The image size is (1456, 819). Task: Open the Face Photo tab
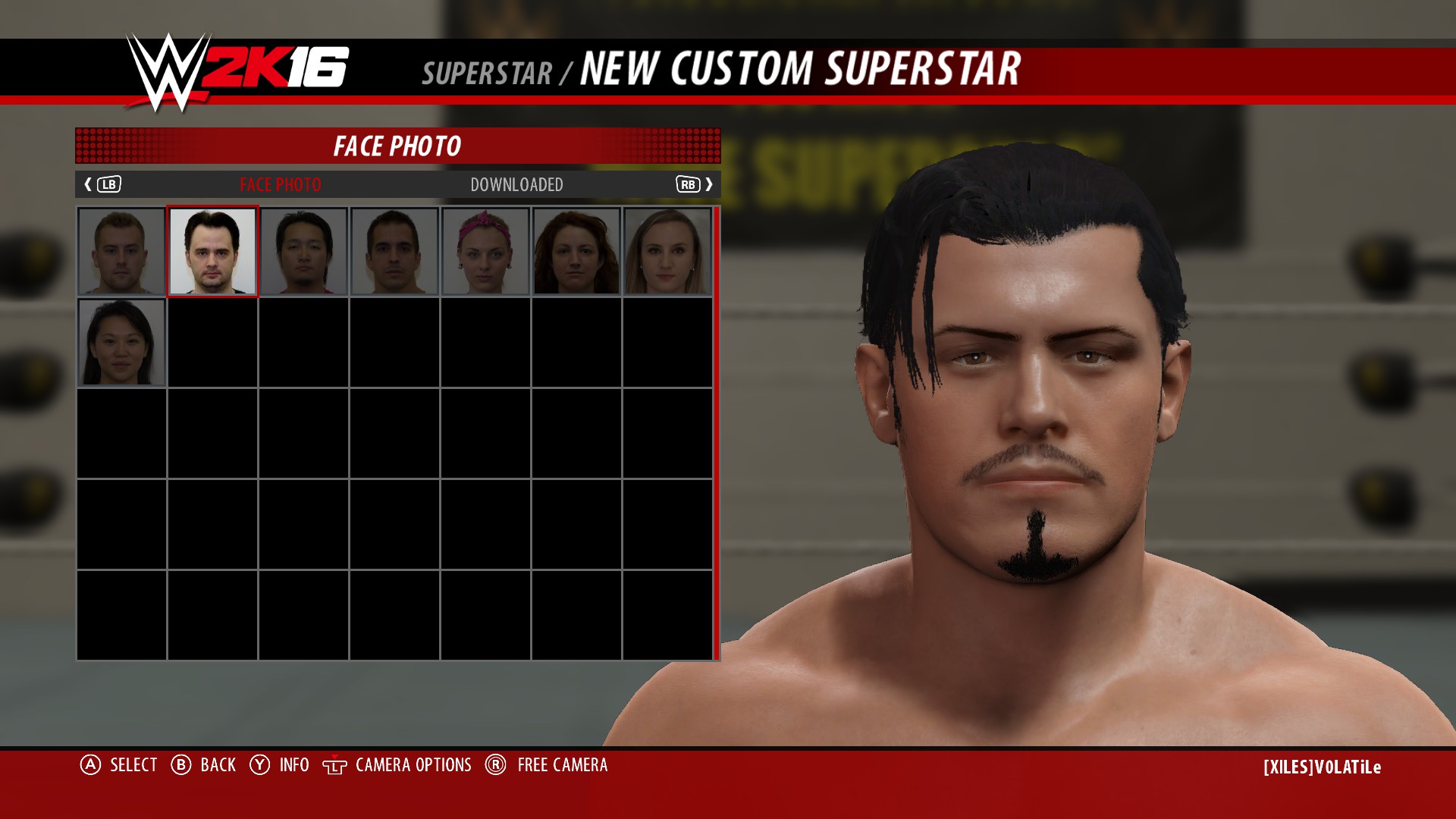coord(280,185)
